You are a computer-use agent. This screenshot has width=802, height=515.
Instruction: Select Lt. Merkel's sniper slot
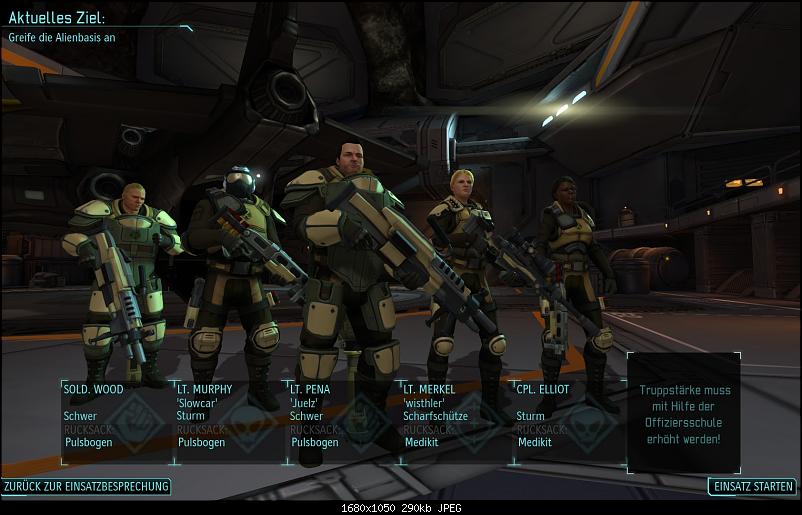click(x=455, y=421)
